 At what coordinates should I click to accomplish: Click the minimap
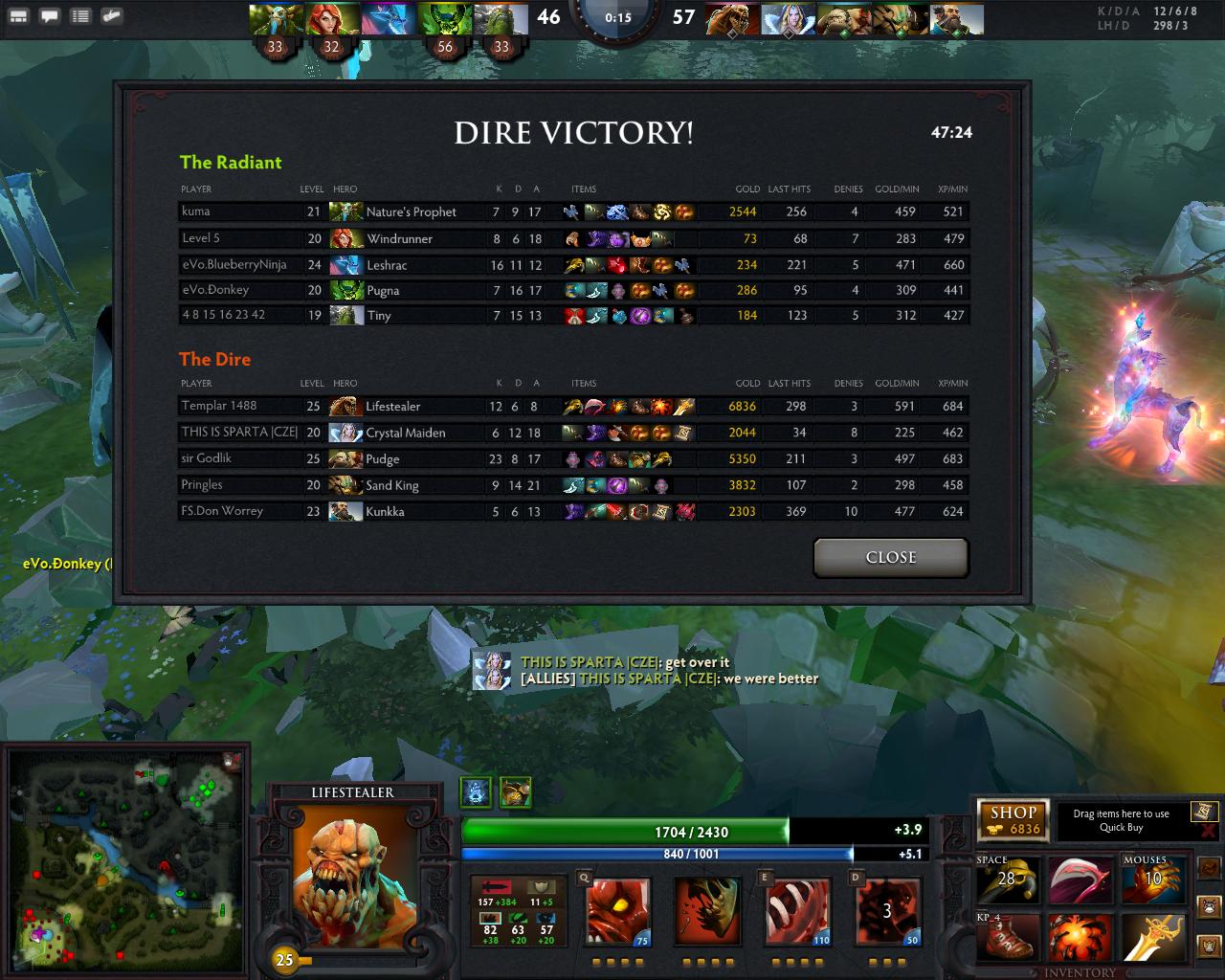click(x=124, y=861)
